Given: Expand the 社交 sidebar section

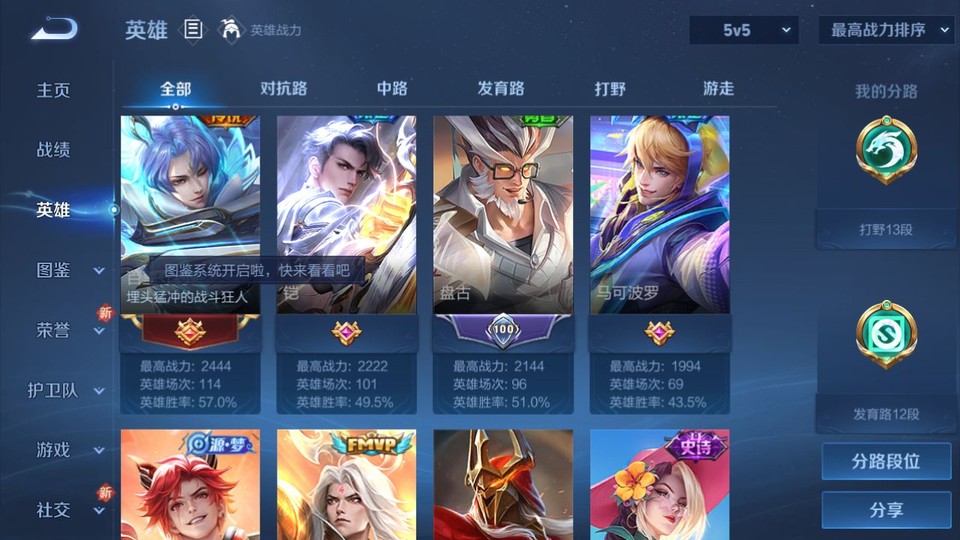Looking at the screenshot, I should click(68, 510).
